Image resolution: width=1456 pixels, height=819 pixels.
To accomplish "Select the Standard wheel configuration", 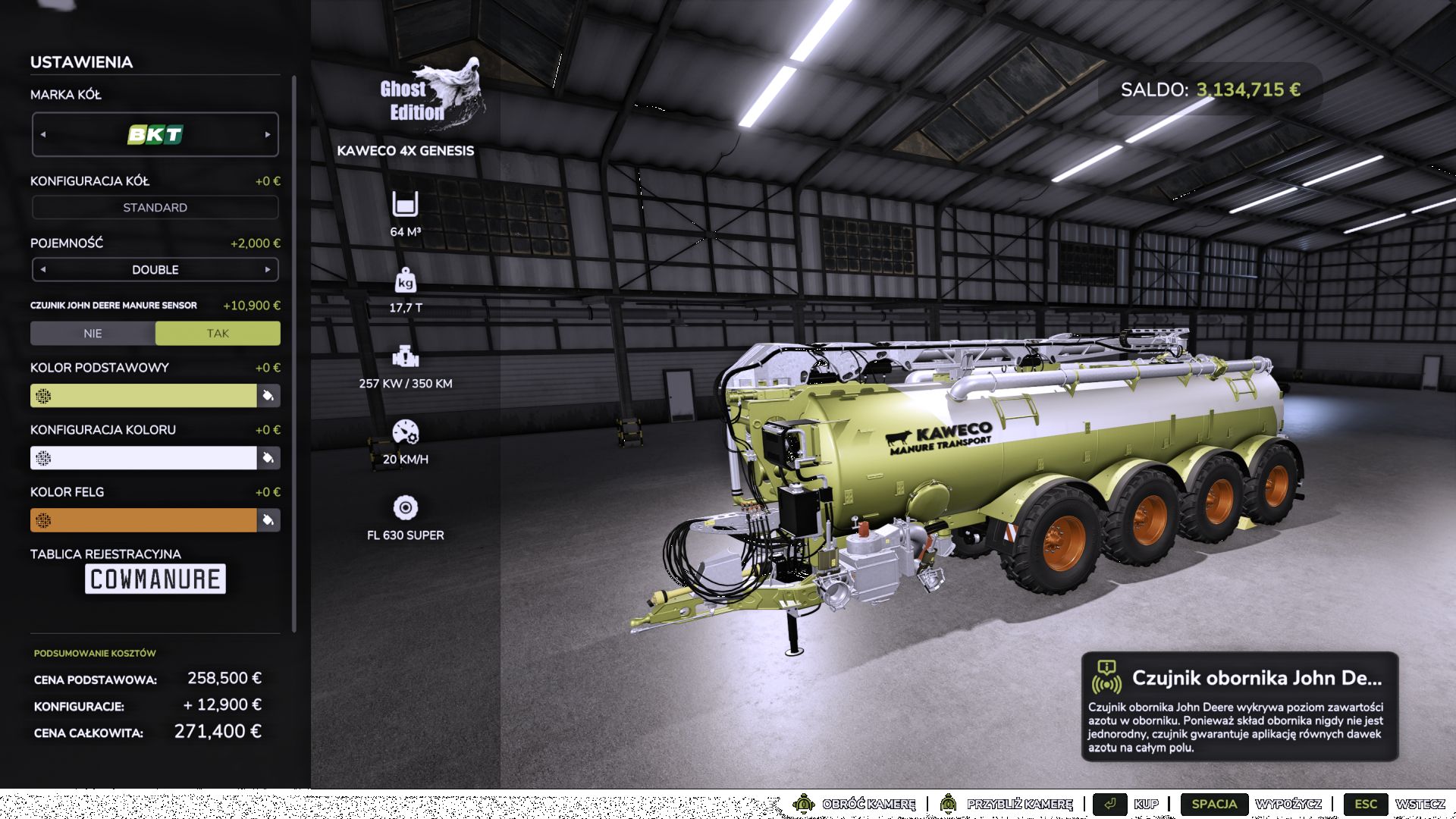I will coord(155,206).
